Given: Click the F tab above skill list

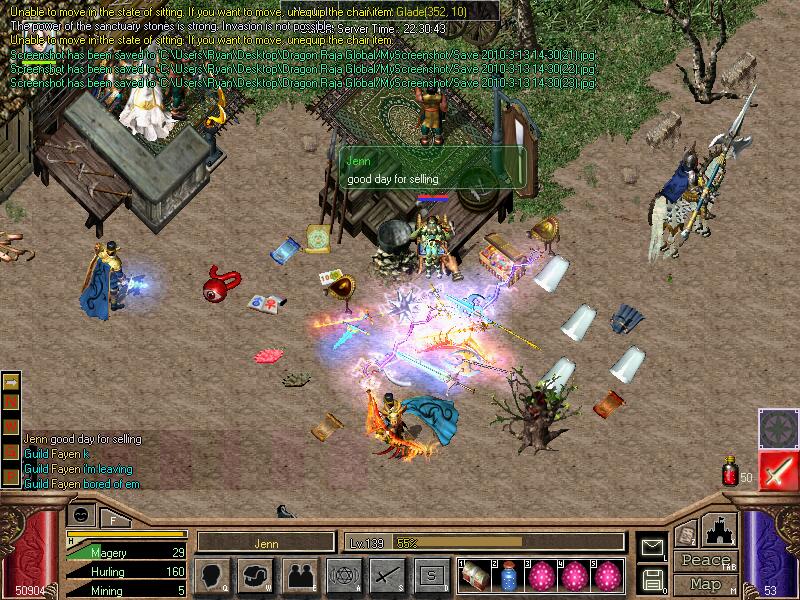Looking at the screenshot, I should (112, 519).
